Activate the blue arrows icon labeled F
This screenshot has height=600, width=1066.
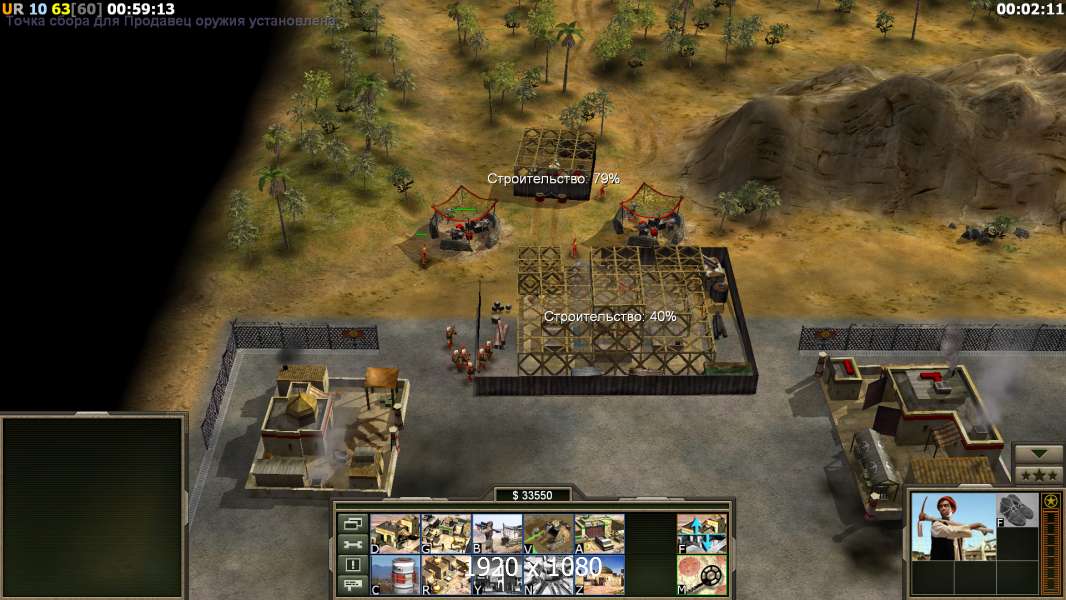pos(702,533)
